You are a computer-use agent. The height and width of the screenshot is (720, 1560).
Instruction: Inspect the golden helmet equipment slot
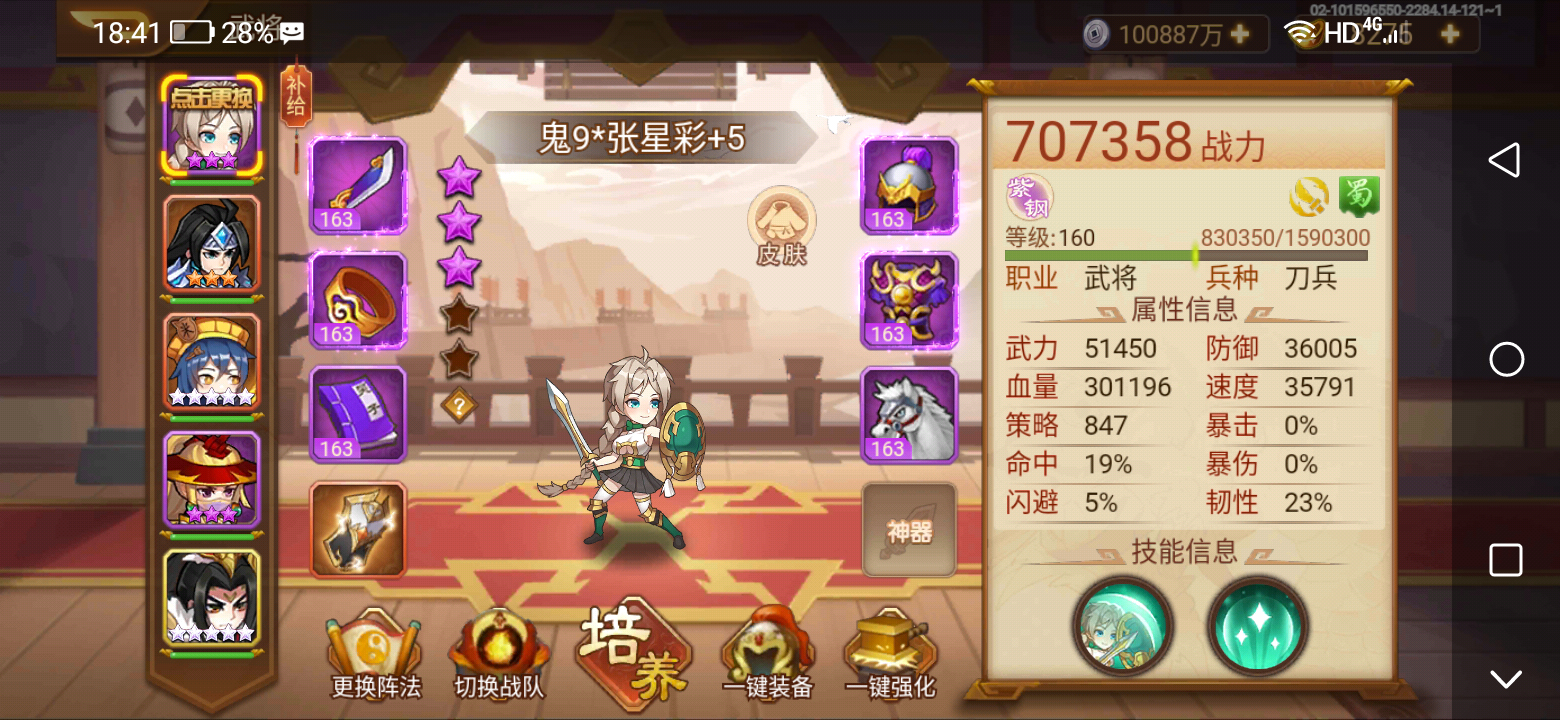click(x=908, y=186)
